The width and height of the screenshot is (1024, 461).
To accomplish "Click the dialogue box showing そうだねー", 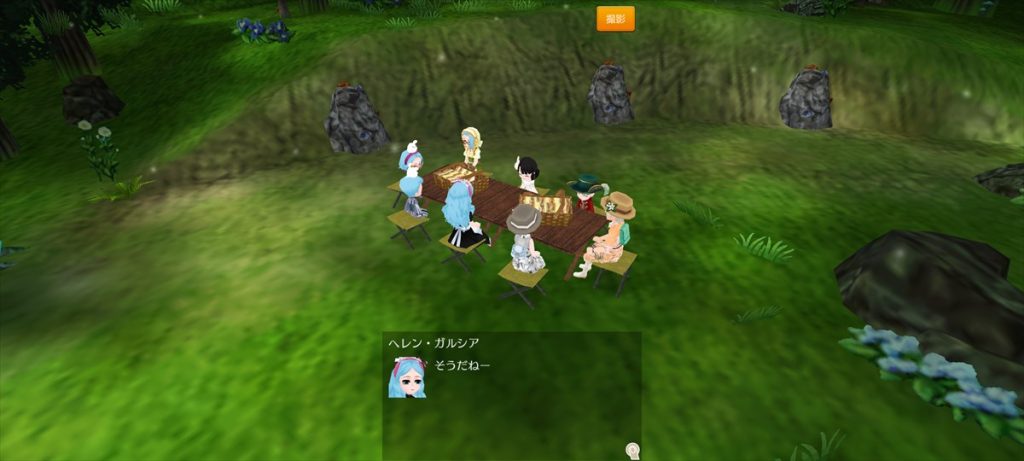I will (511, 395).
